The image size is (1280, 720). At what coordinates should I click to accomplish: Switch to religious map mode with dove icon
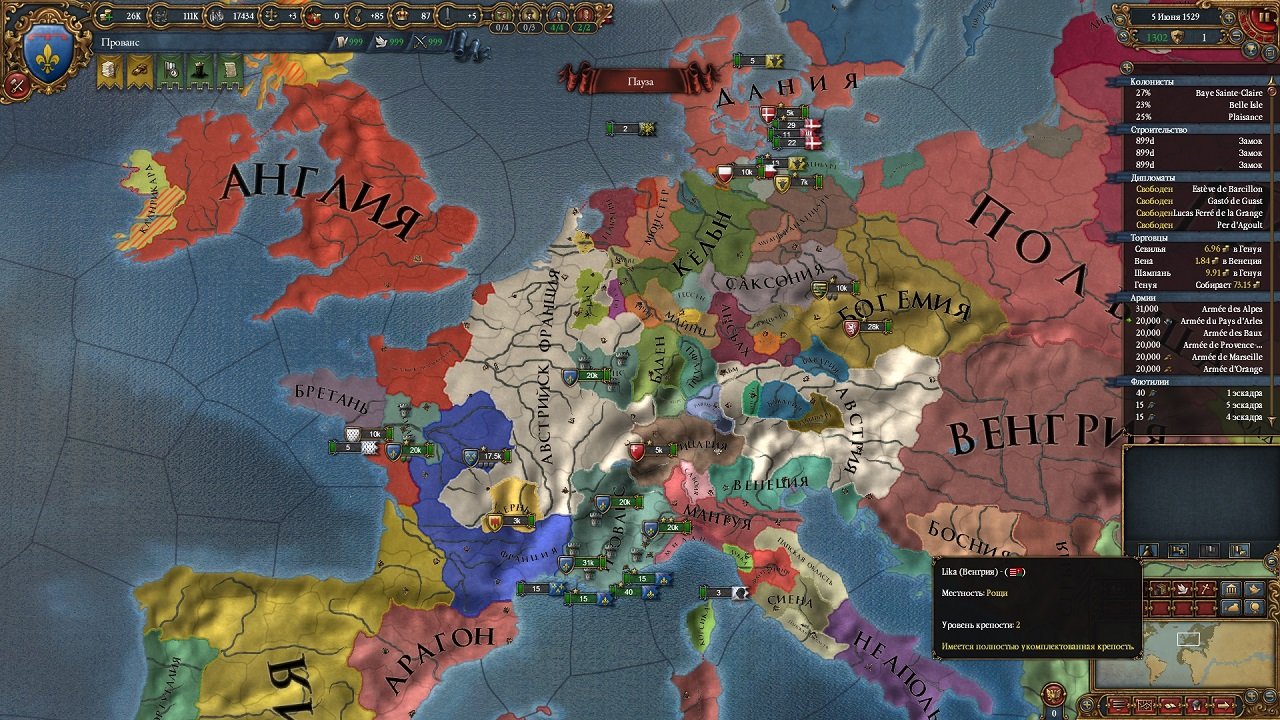coord(1182,588)
